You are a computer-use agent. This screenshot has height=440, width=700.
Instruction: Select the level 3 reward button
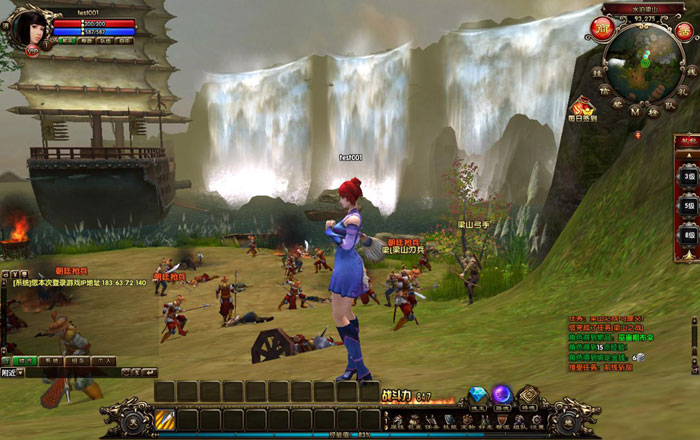point(689,176)
